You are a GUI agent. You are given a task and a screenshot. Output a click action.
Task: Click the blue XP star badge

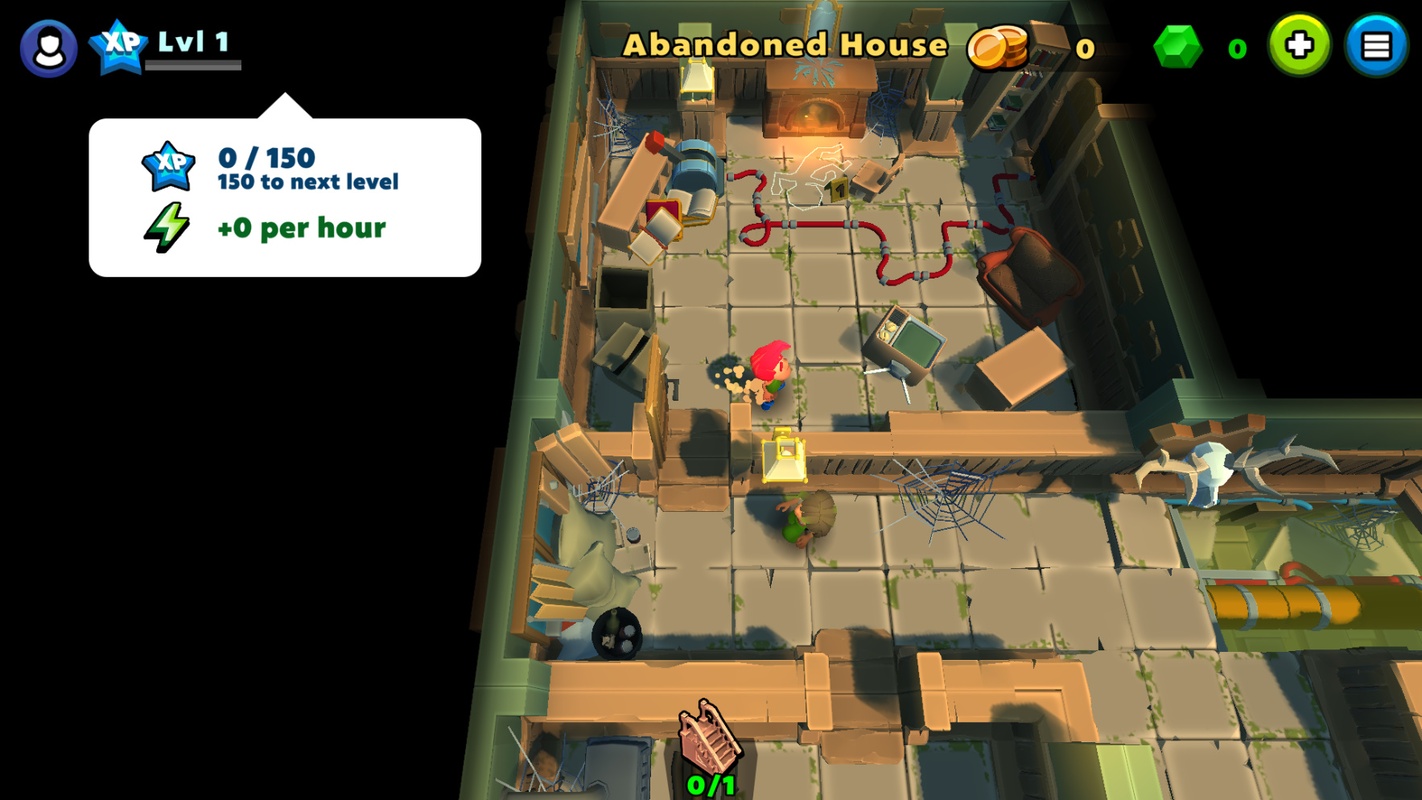119,47
